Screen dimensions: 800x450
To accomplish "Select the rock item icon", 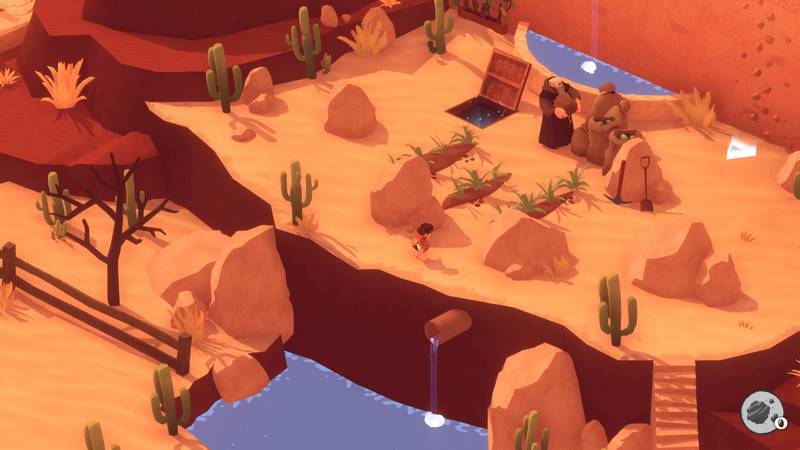I will coord(756,412).
